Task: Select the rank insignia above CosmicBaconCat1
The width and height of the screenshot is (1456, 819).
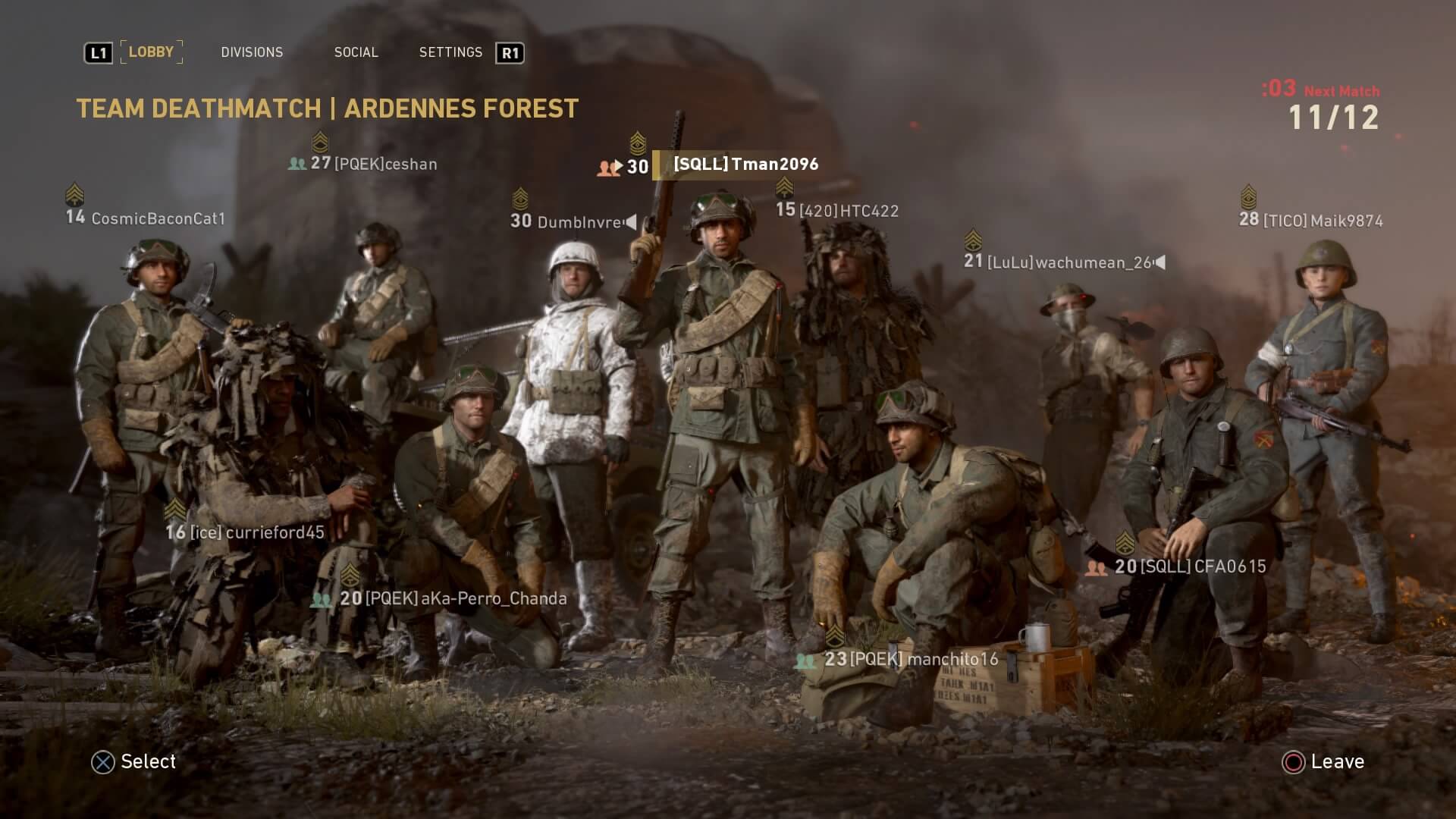Action: (74, 193)
